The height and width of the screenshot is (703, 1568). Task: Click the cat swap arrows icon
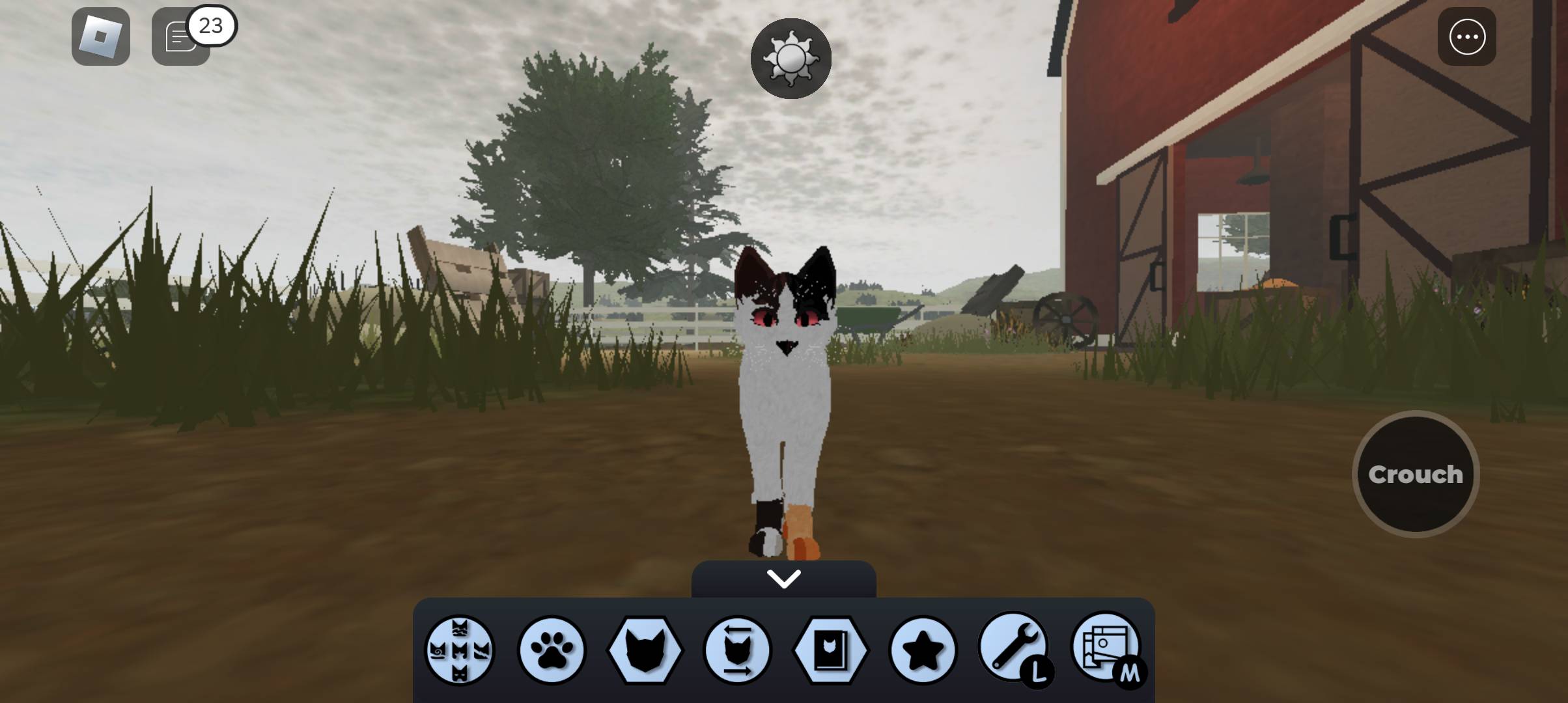pyautogui.click(x=737, y=650)
